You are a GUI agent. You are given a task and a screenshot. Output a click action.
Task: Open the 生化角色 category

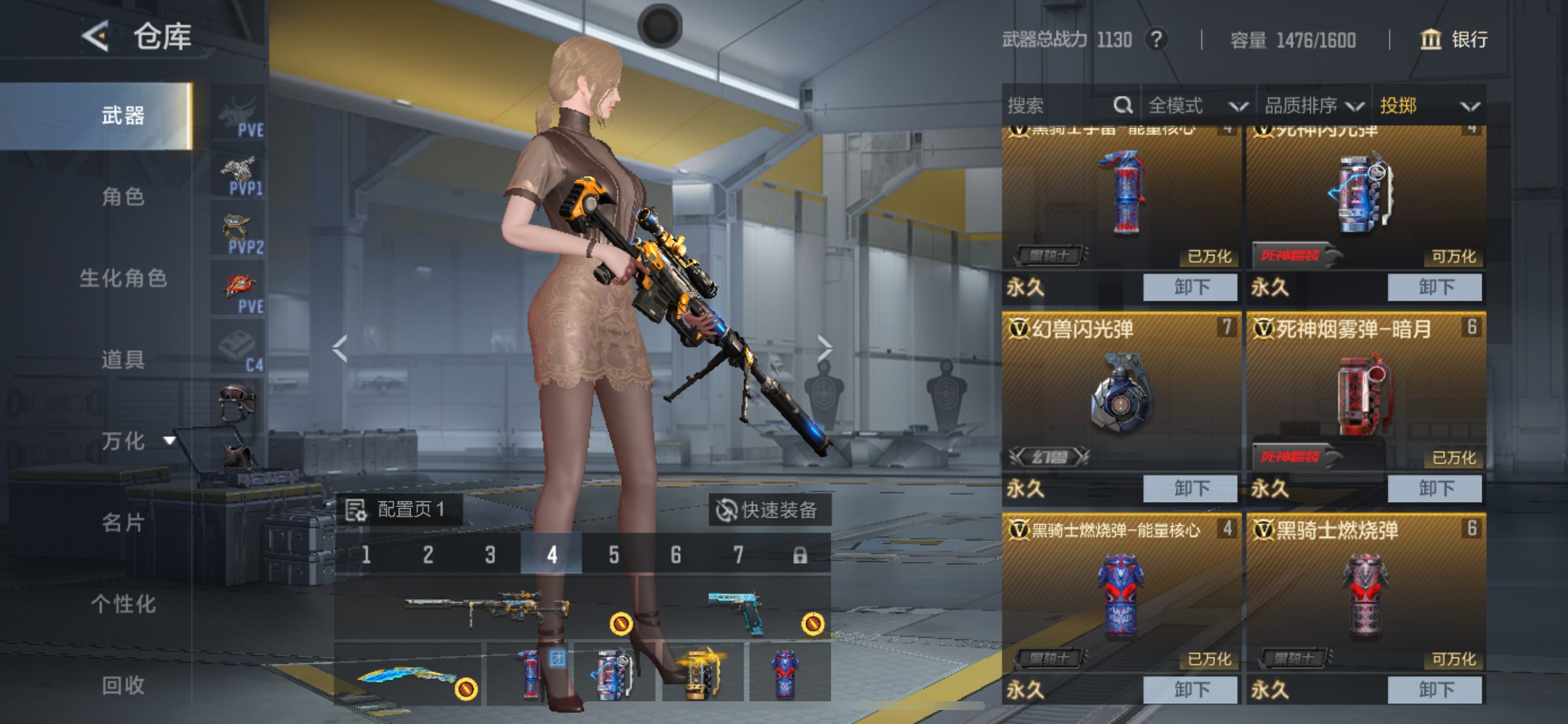(x=123, y=278)
